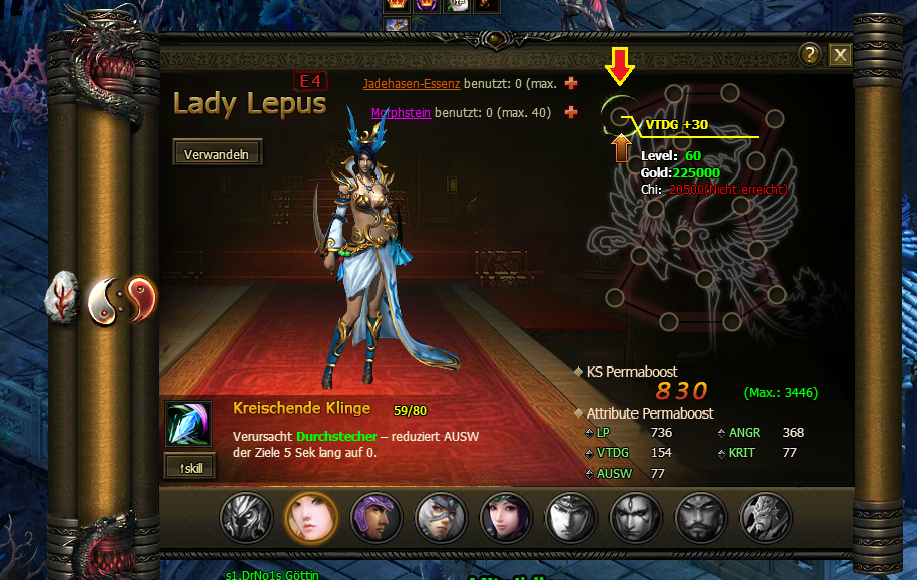Open the white rune stone tab
Image resolution: width=917 pixels, height=580 pixels.
(65, 298)
